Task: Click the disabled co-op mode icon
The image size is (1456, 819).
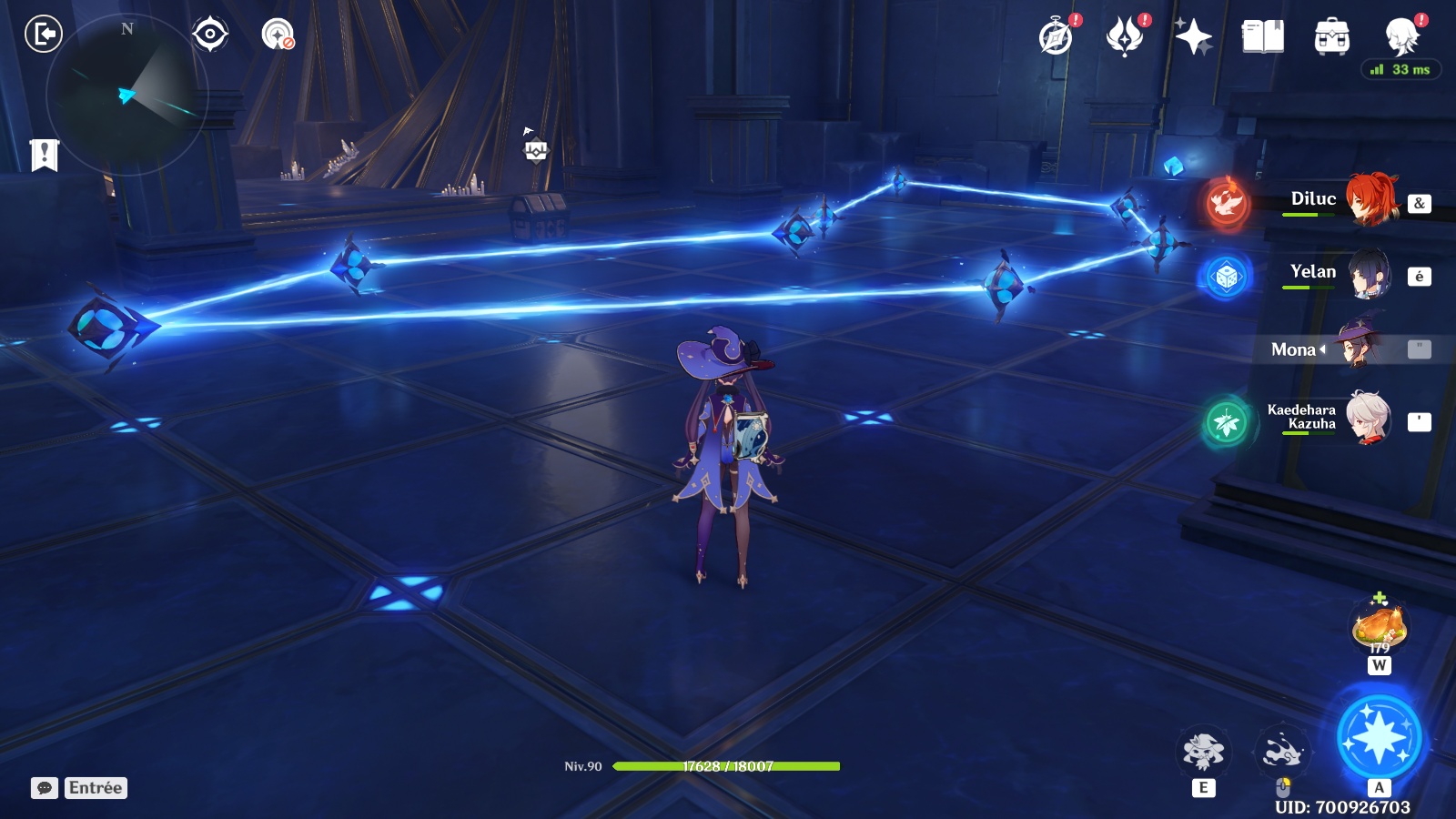Action: [x=278, y=35]
